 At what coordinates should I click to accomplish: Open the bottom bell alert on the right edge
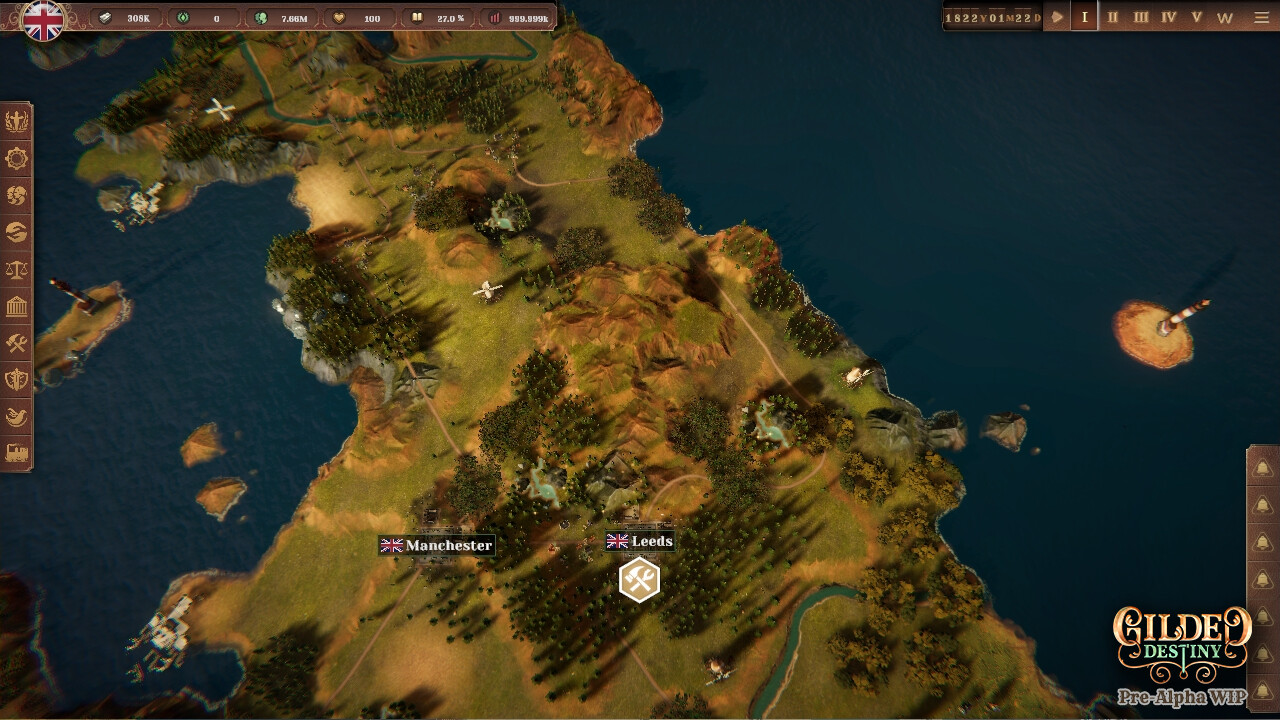[1262, 691]
